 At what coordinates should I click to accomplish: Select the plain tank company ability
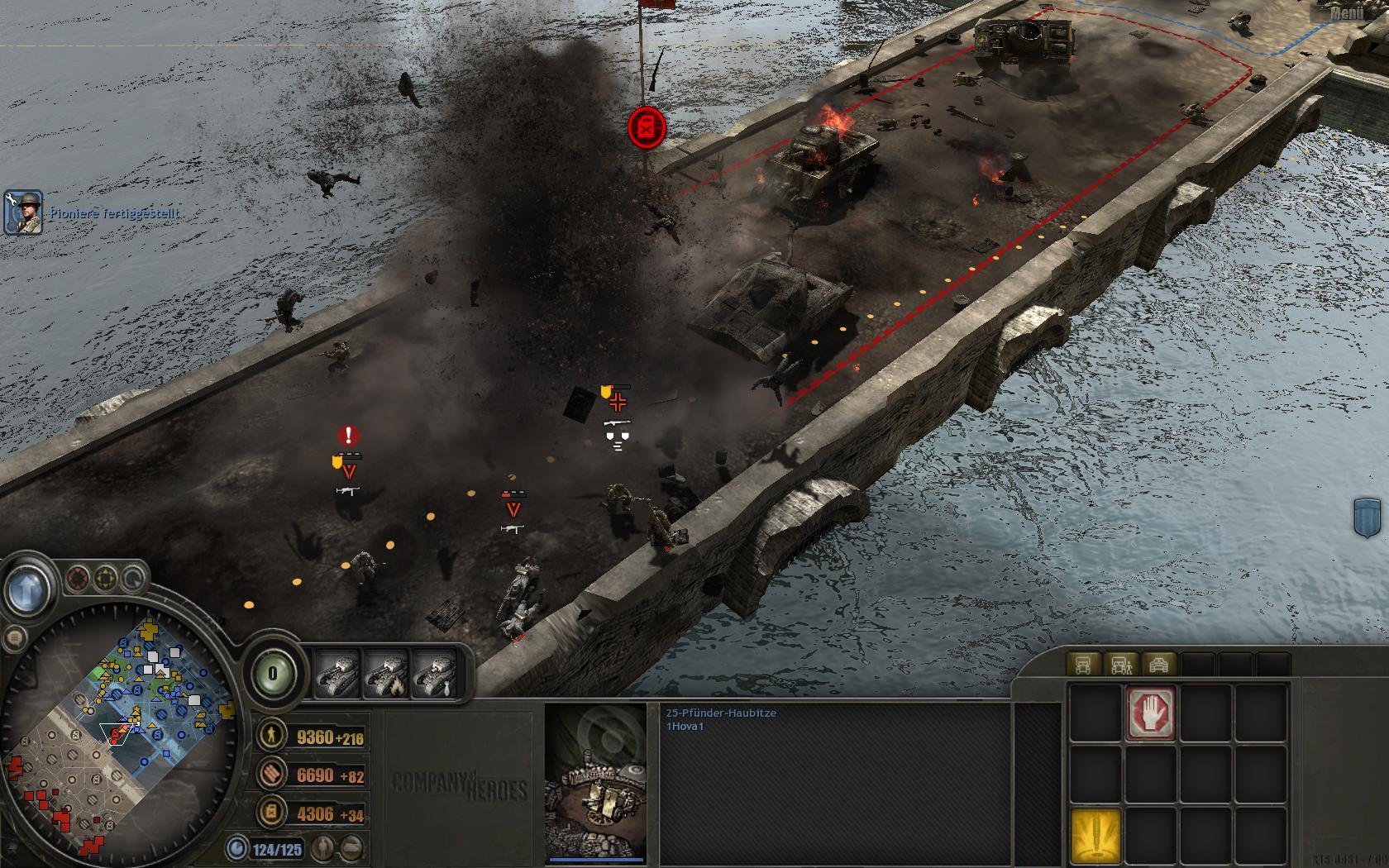(339, 674)
